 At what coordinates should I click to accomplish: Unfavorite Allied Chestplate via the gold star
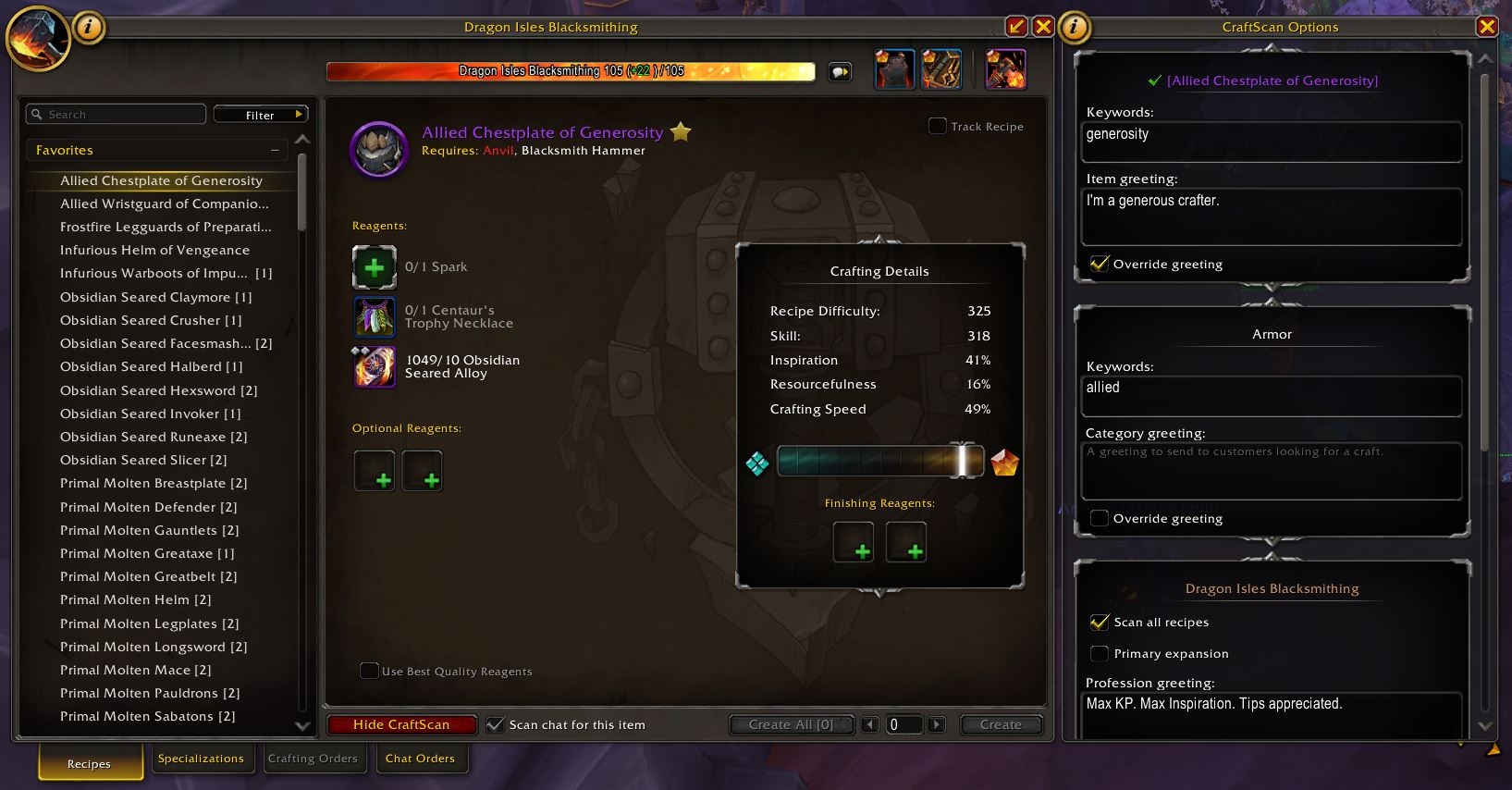681,132
